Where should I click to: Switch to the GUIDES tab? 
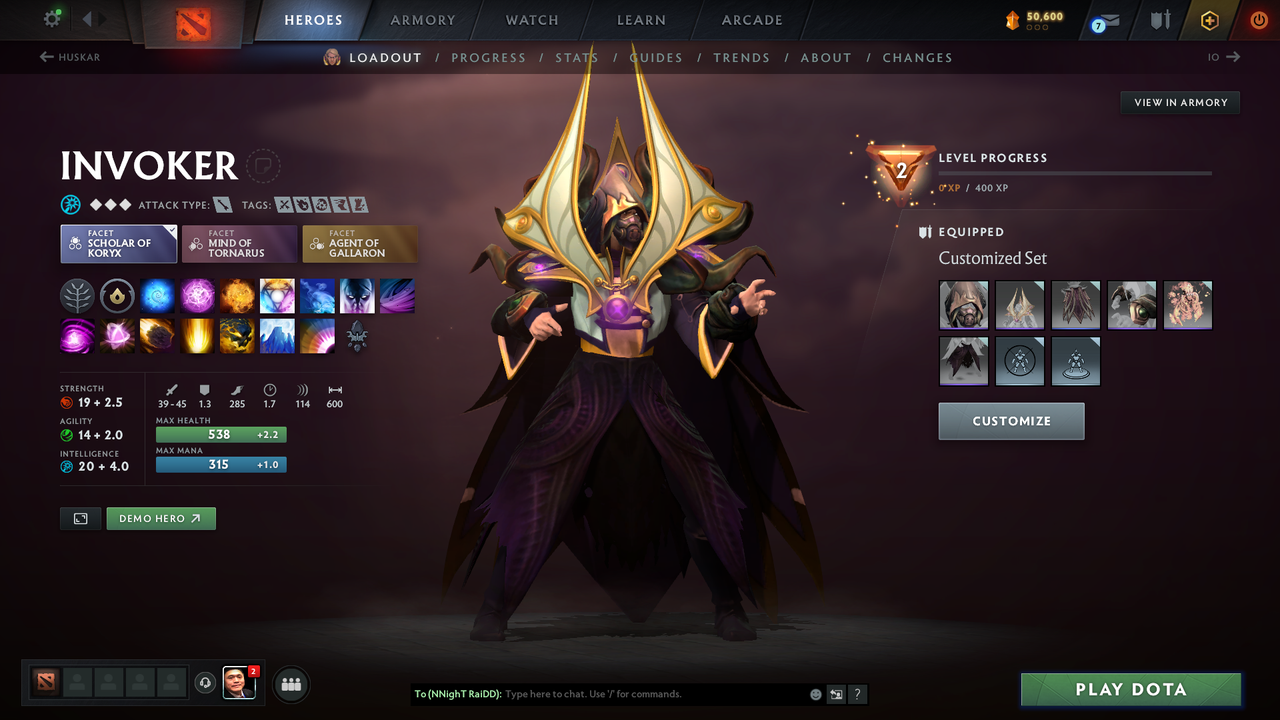[656, 57]
